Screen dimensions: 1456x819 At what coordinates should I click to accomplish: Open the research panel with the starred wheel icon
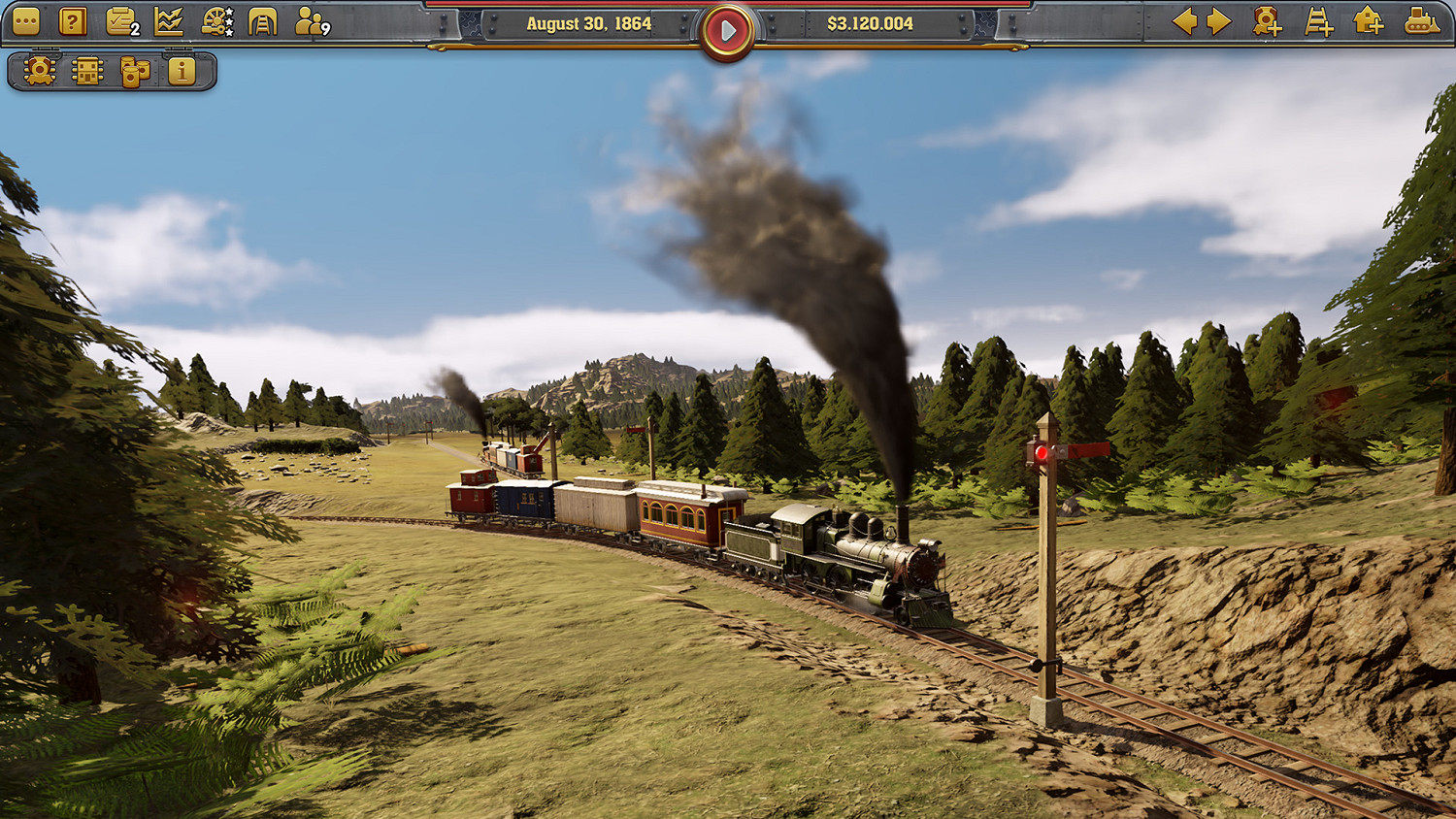pos(216,21)
